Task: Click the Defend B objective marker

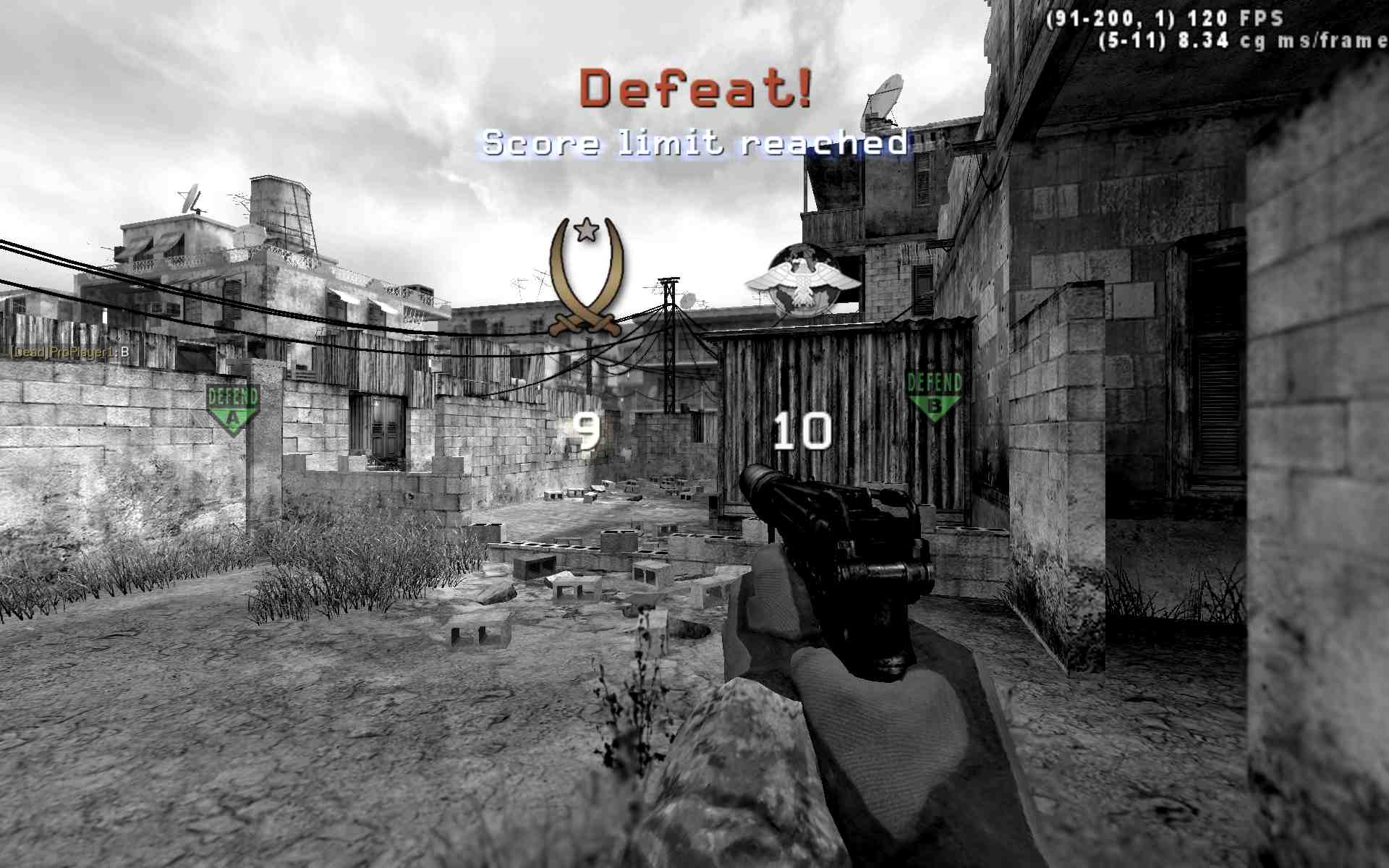Action: point(933,391)
